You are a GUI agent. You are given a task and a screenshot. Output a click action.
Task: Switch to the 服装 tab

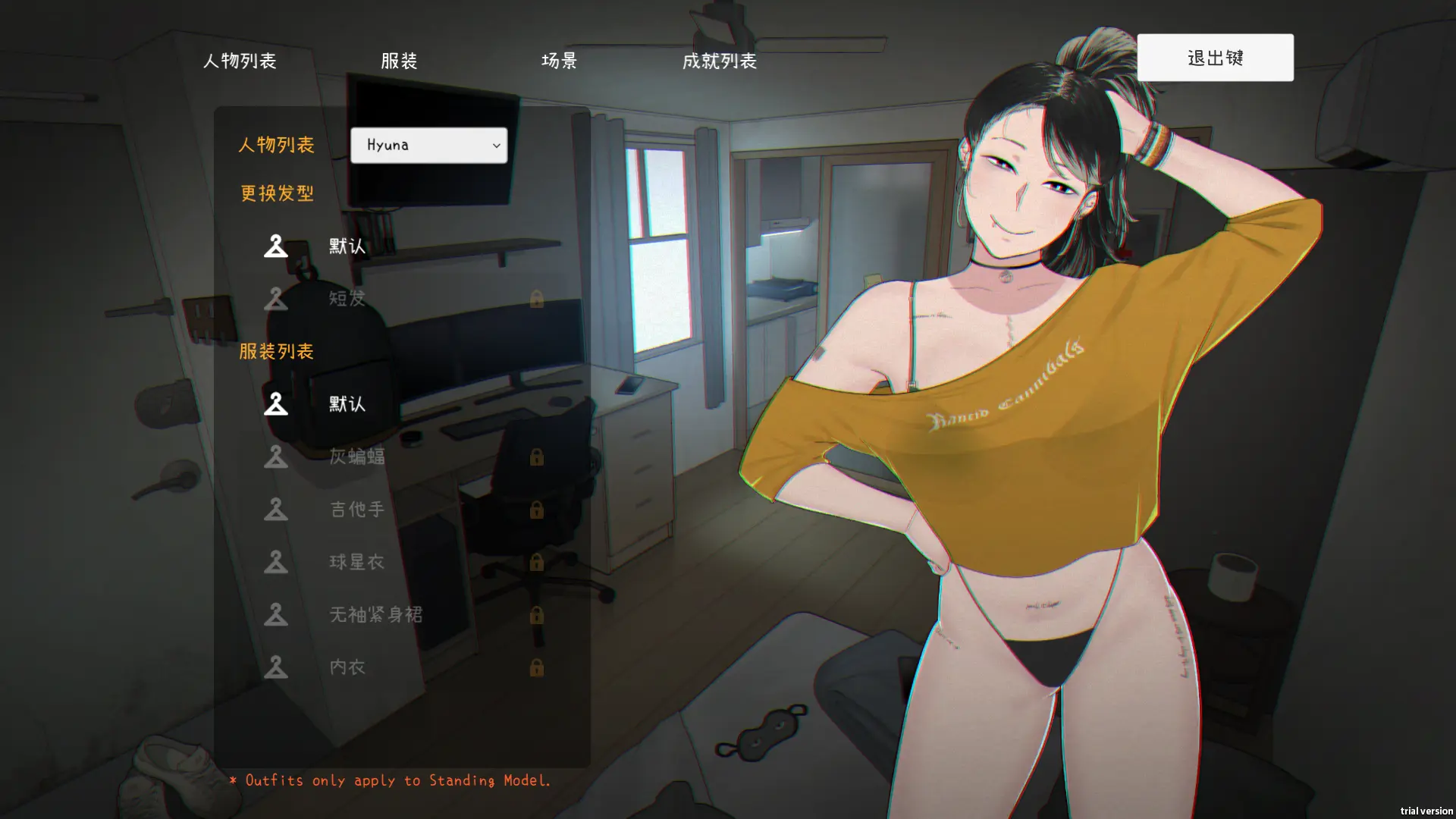pyautogui.click(x=399, y=61)
